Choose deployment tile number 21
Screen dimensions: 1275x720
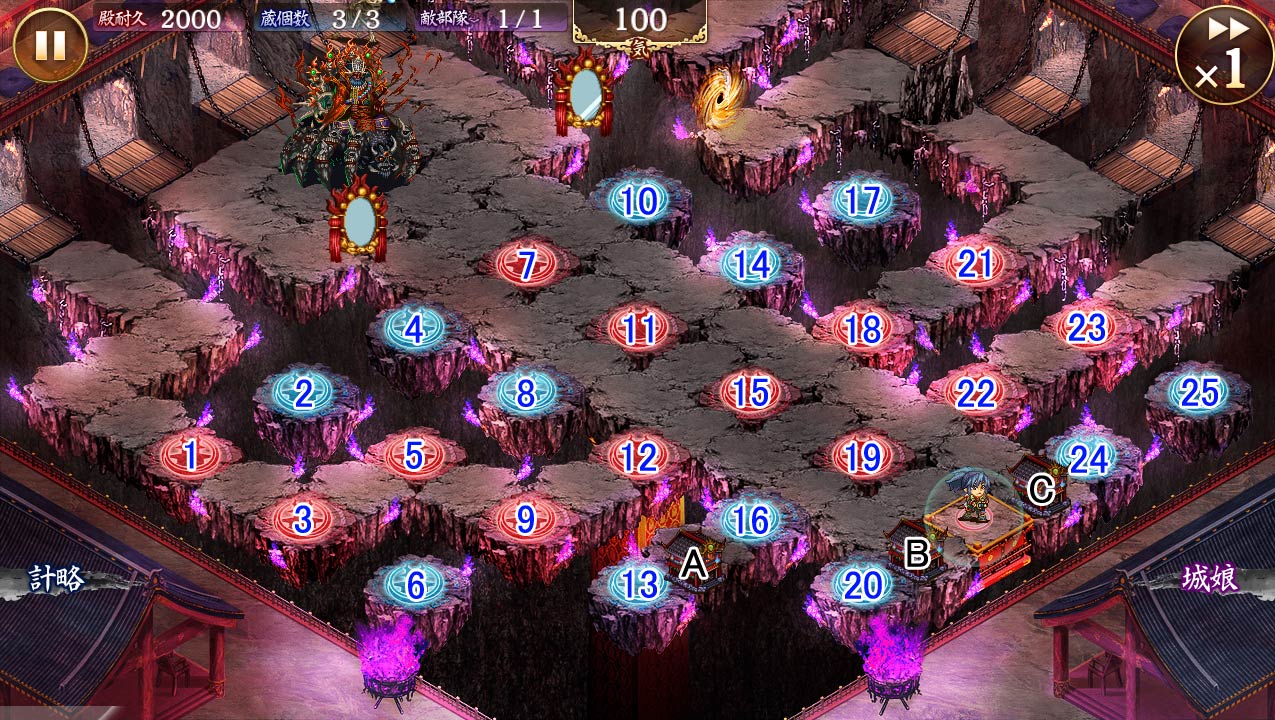pos(974,265)
